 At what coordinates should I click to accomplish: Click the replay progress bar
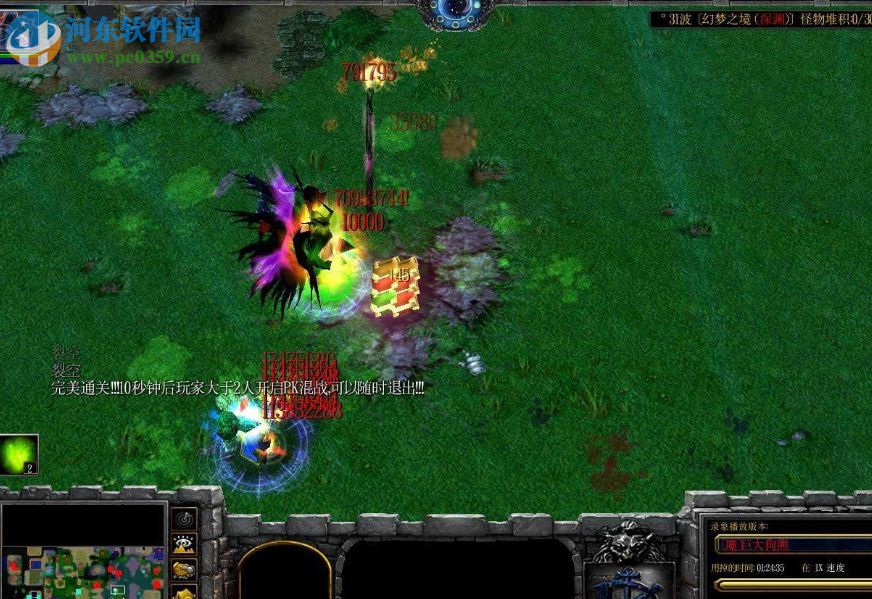pyautogui.click(x=792, y=585)
